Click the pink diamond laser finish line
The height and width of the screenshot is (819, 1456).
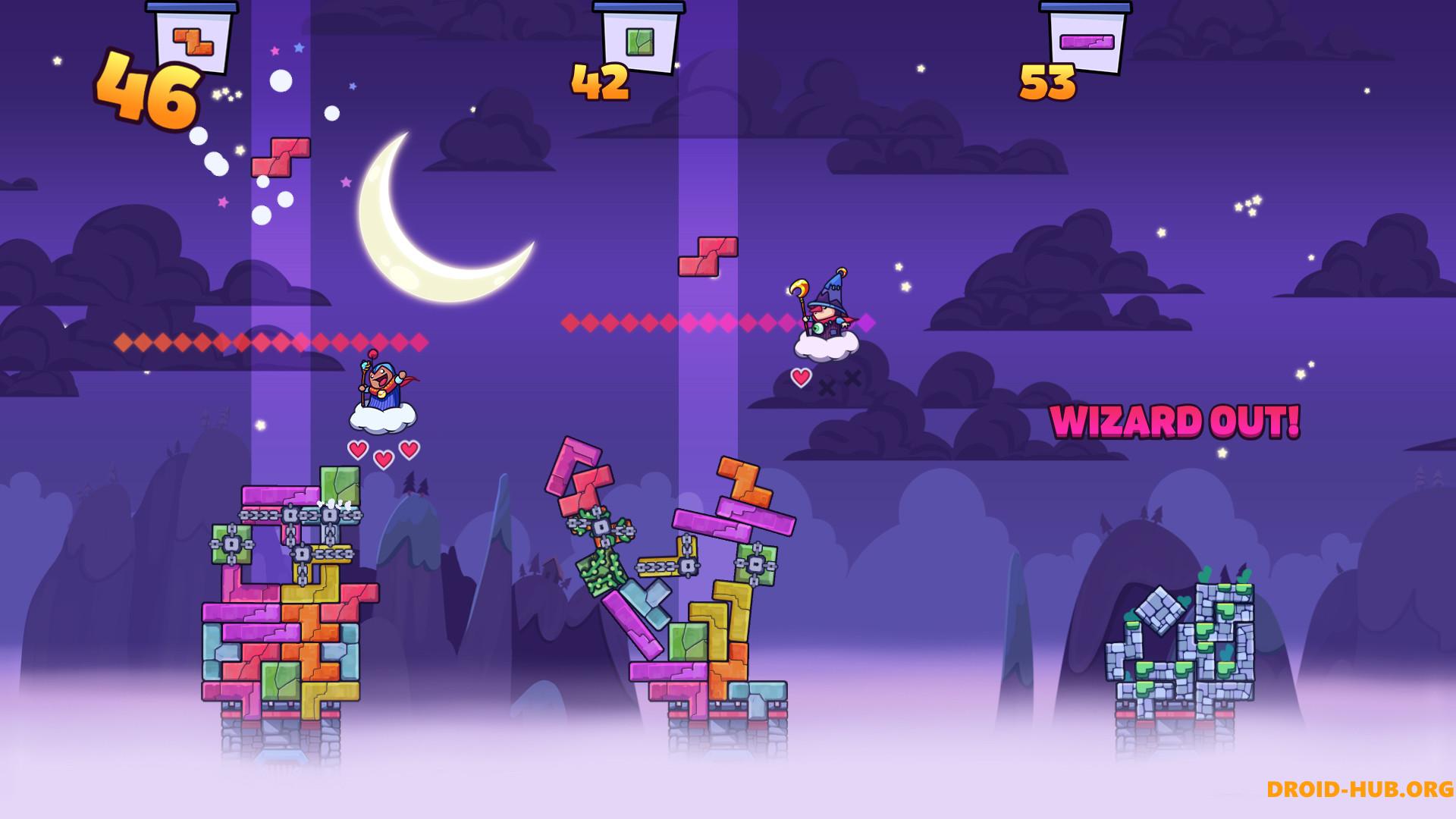pos(682,322)
